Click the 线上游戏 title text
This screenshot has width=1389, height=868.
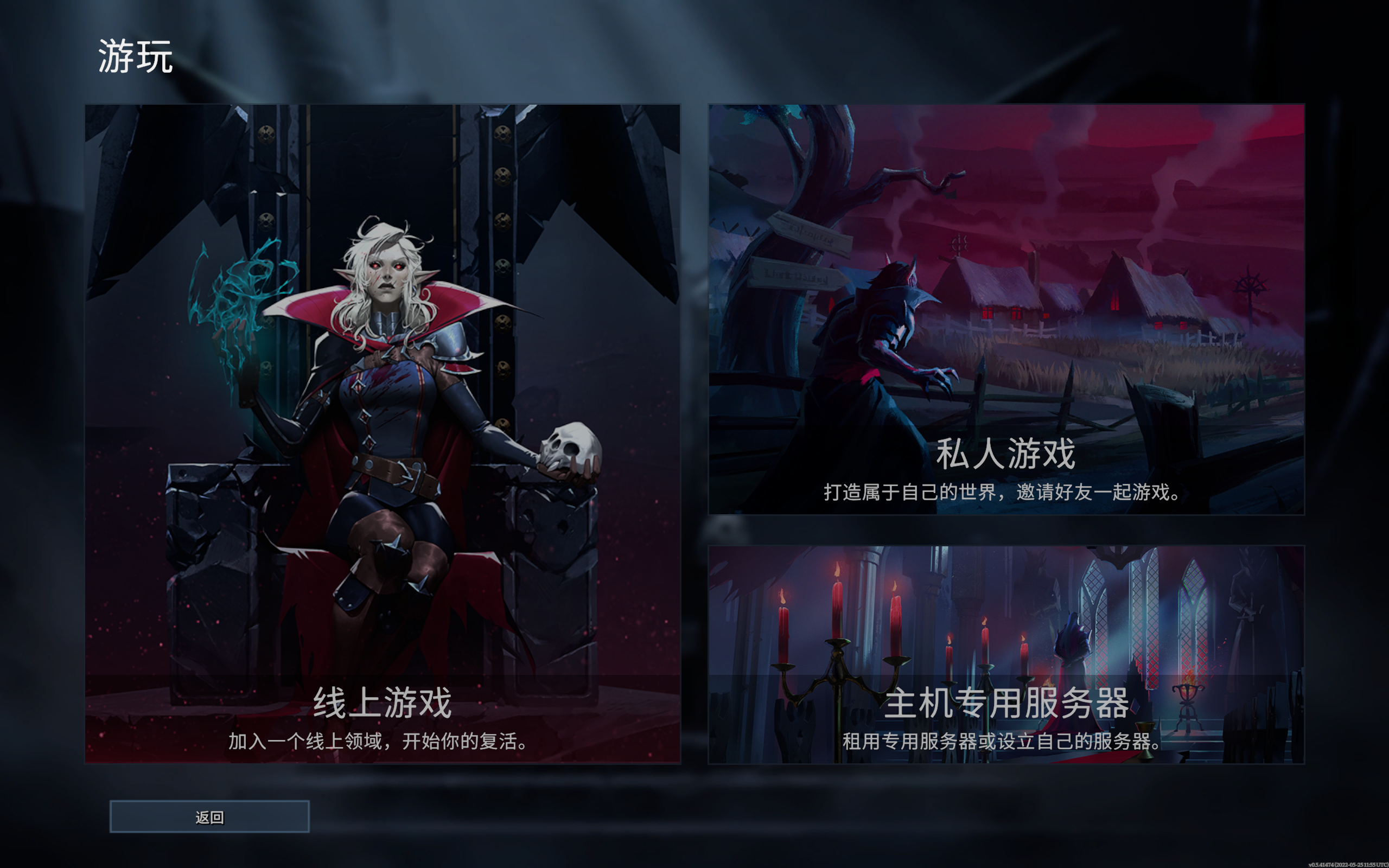384,701
